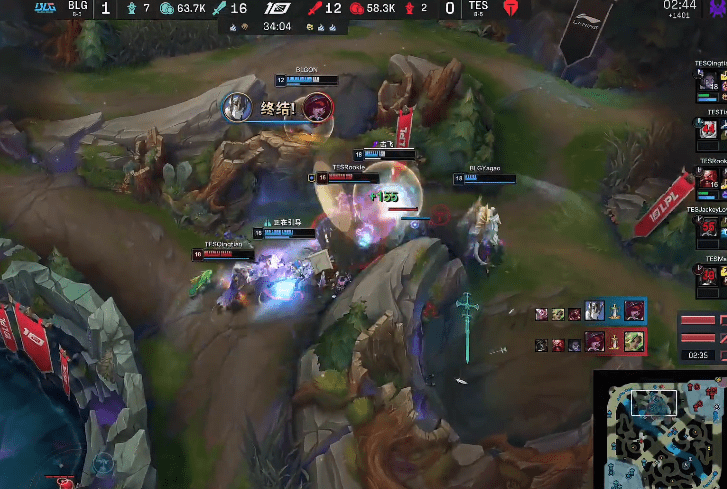The image size is (727, 489).
Task: Select the TES team logo
Action: pyautogui.click(x=512, y=9)
